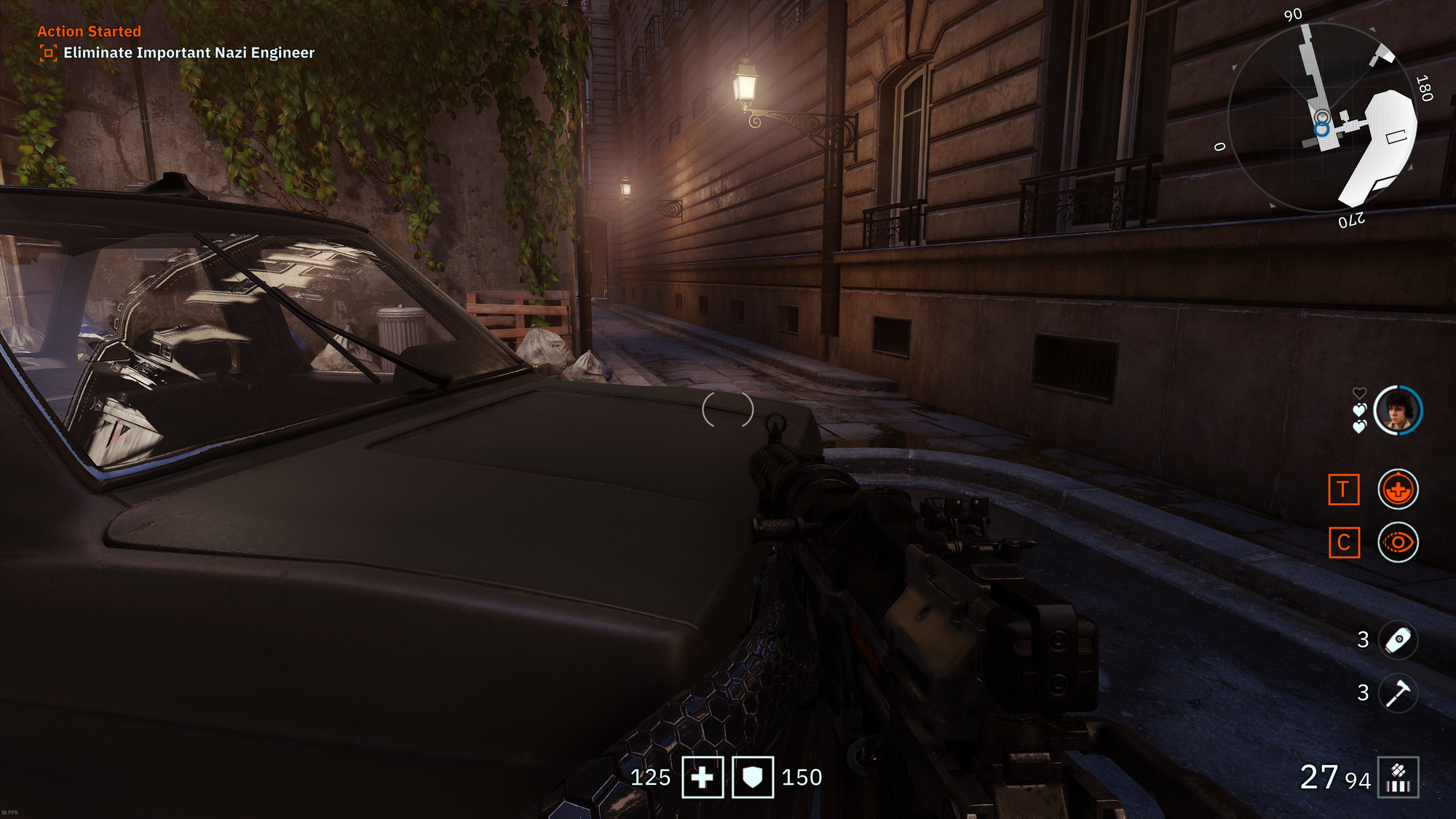The image size is (1456, 819).
Task: Open the circular minimap
Action: [x=1323, y=117]
